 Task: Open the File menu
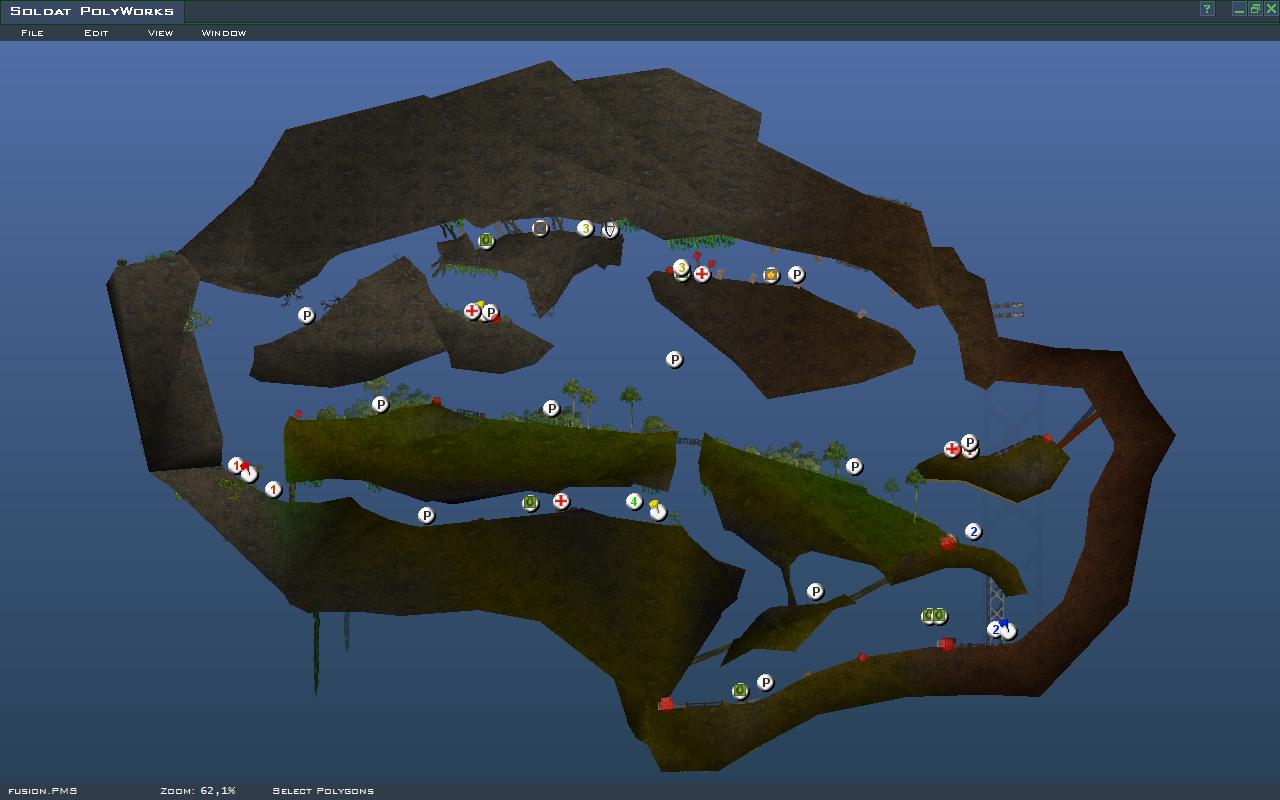click(32, 33)
